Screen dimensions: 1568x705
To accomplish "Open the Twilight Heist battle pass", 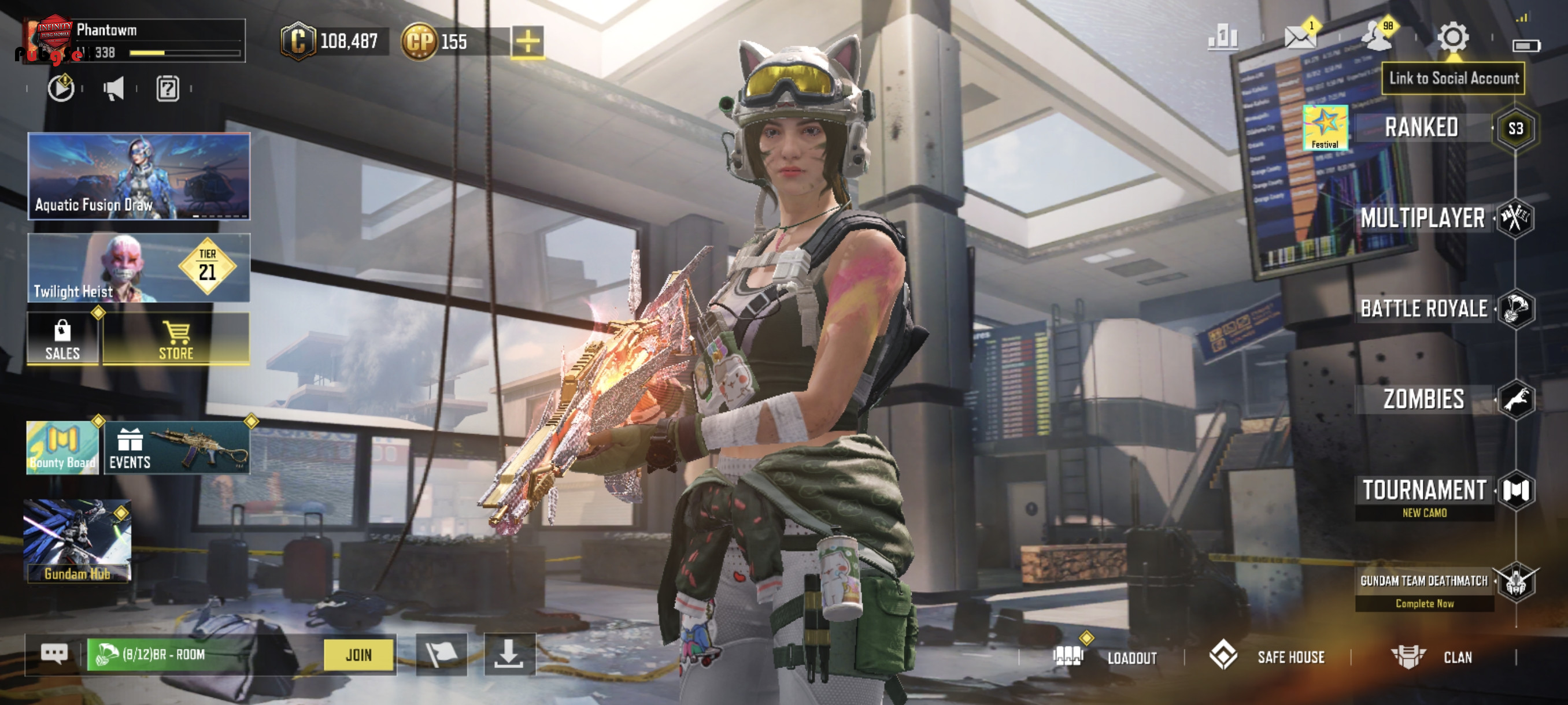I will tap(139, 268).
